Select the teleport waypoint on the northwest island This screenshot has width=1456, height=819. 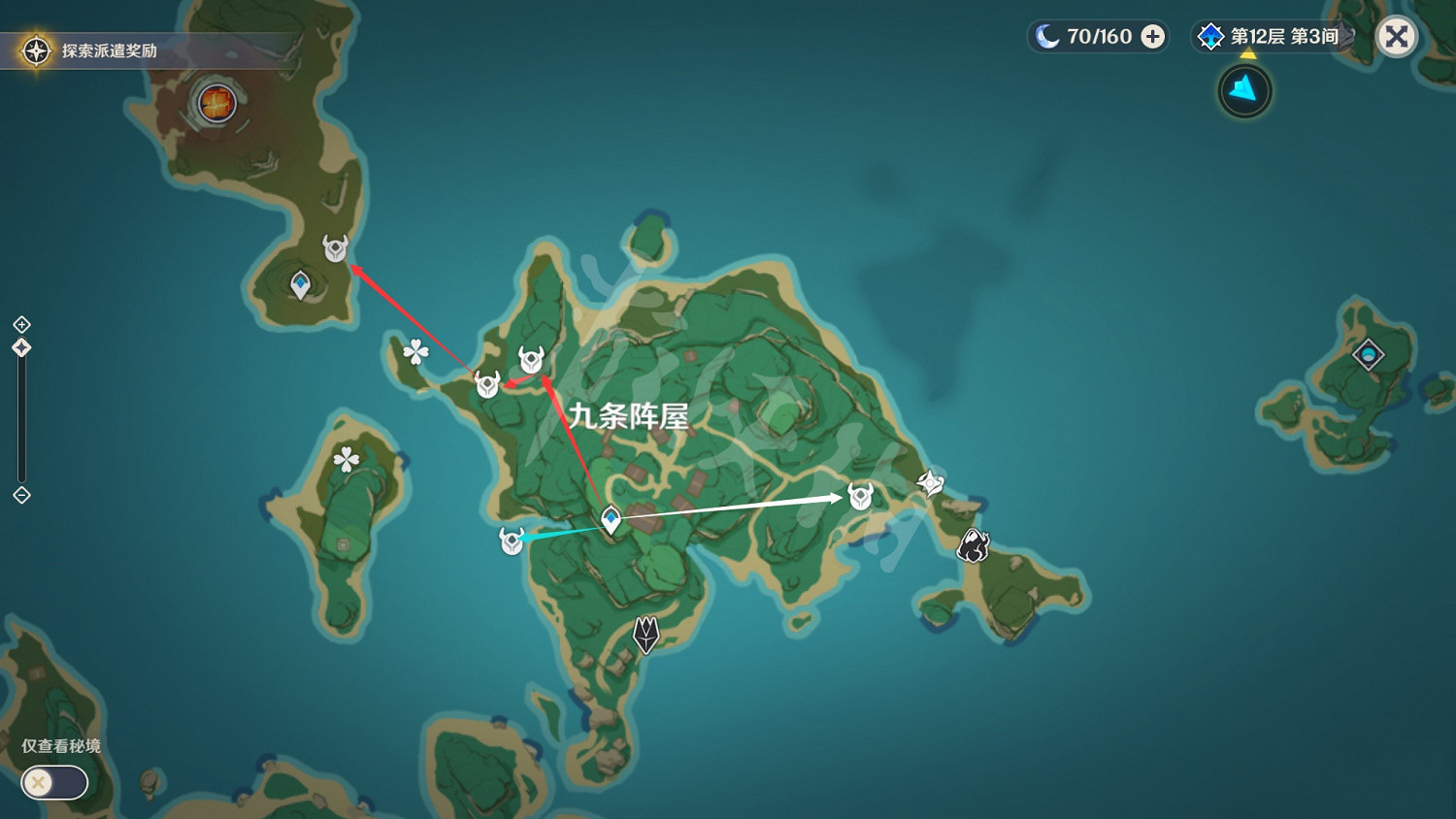pyautogui.click(x=302, y=282)
